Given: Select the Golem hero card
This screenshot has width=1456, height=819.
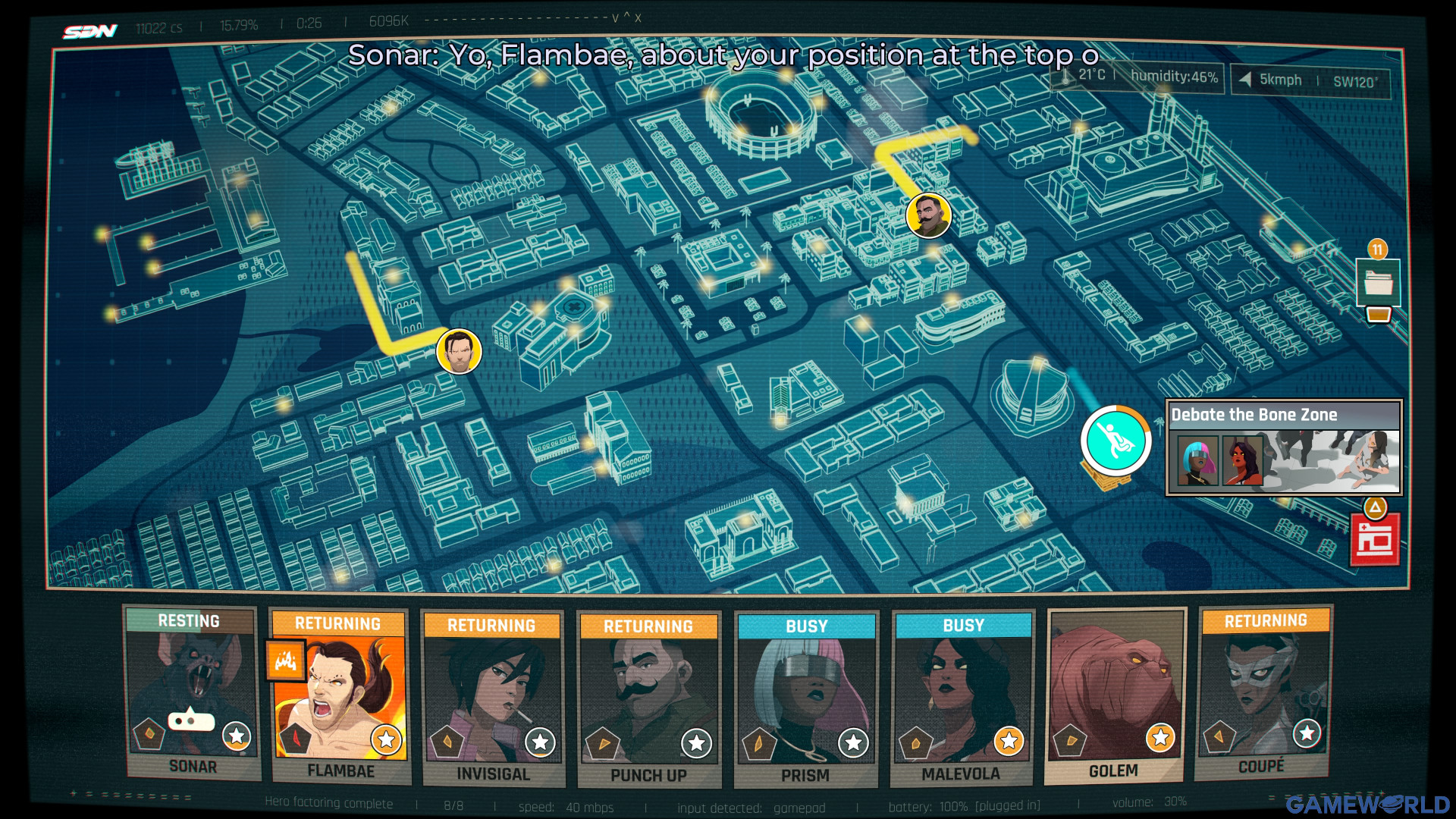Looking at the screenshot, I should point(1114,695).
